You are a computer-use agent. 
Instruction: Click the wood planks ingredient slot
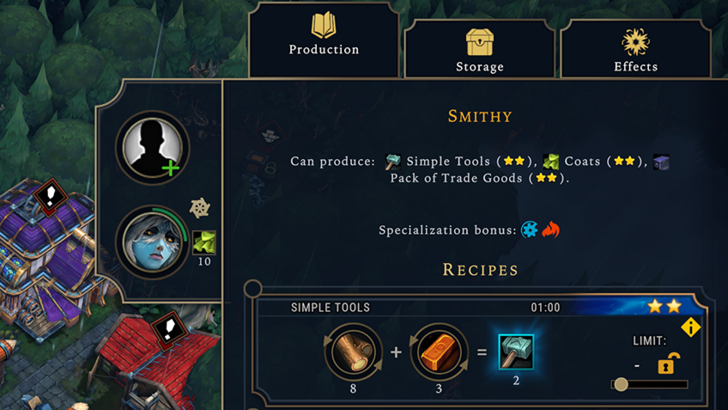(x=354, y=353)
